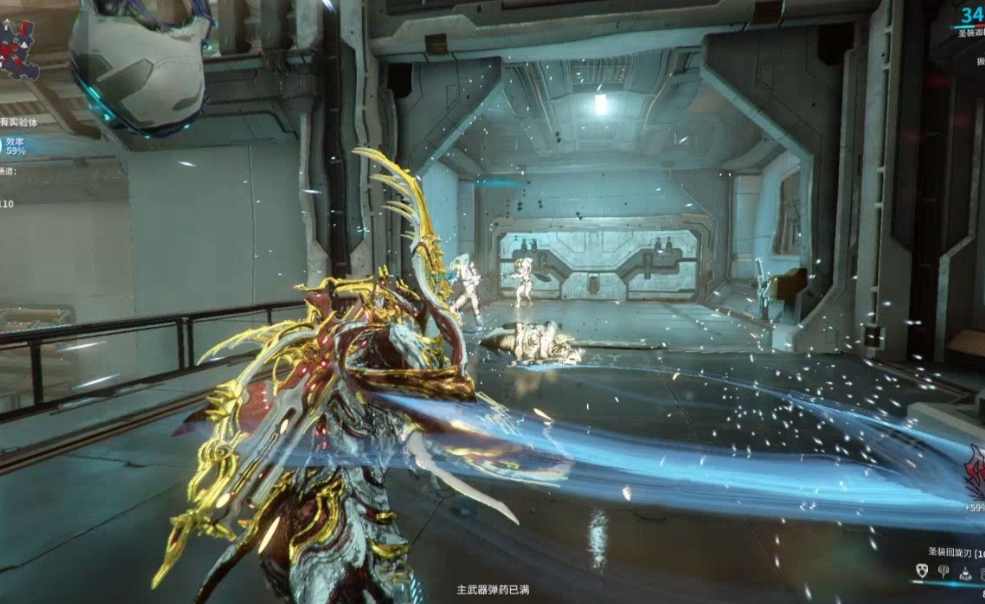Viewport: 985px width, 604px height.
Task: Trigger the cone-shaped third ability icon
Action: (966, 572)
